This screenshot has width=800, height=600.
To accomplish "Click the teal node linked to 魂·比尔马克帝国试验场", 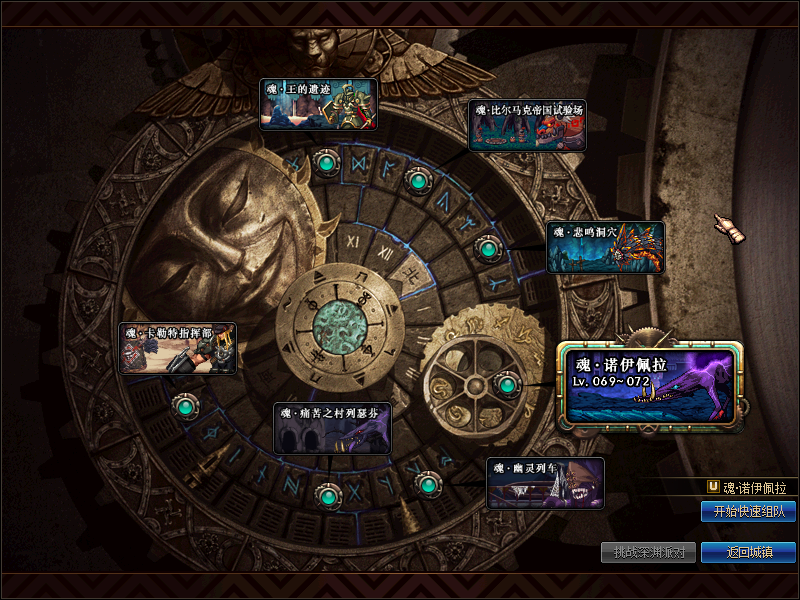I will [417, 181].
